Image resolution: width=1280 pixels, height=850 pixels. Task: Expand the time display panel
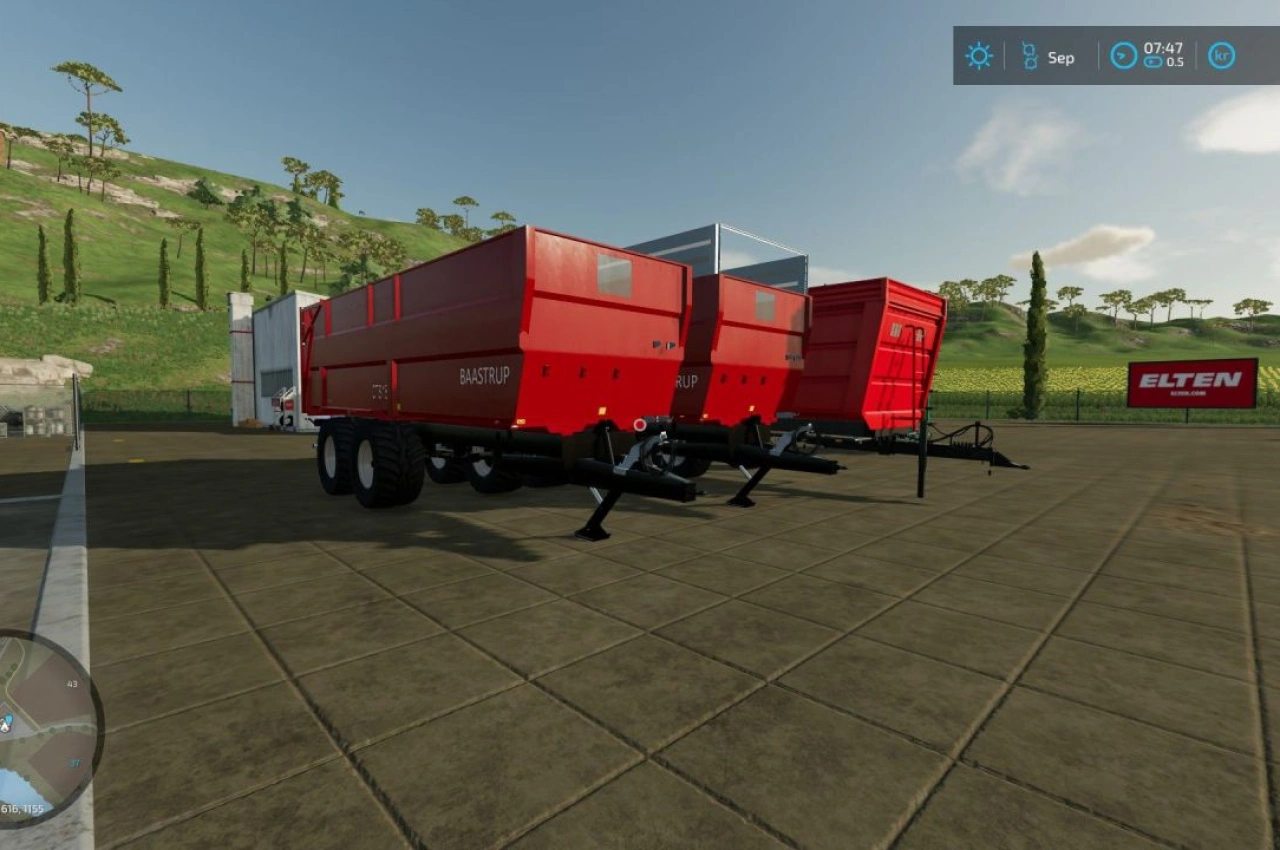(x=1155, y=55)
